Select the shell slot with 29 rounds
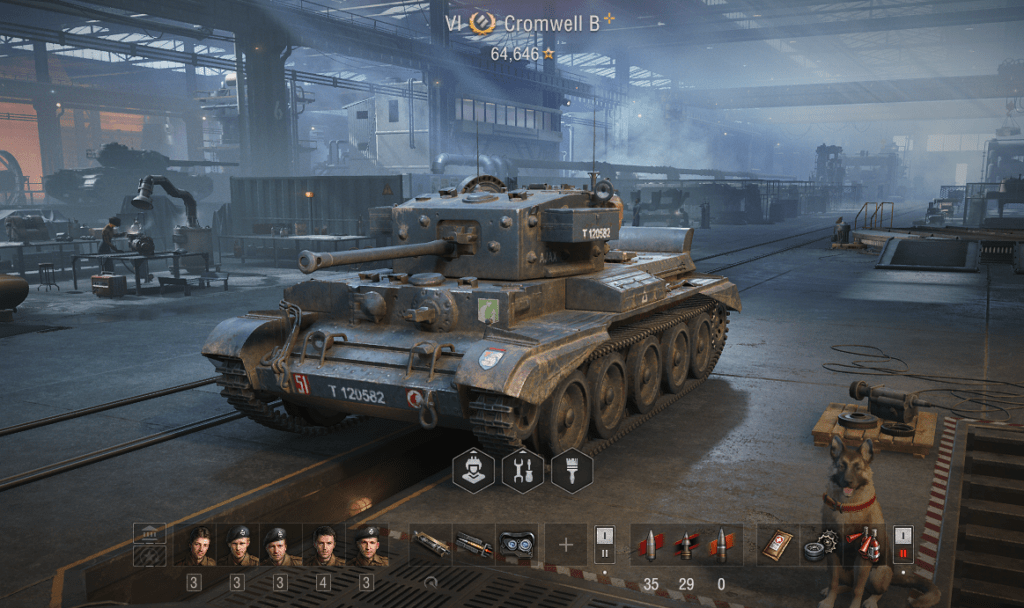Image resolution: width=1024 pixels, height=608 pixels. pos(685,545)
